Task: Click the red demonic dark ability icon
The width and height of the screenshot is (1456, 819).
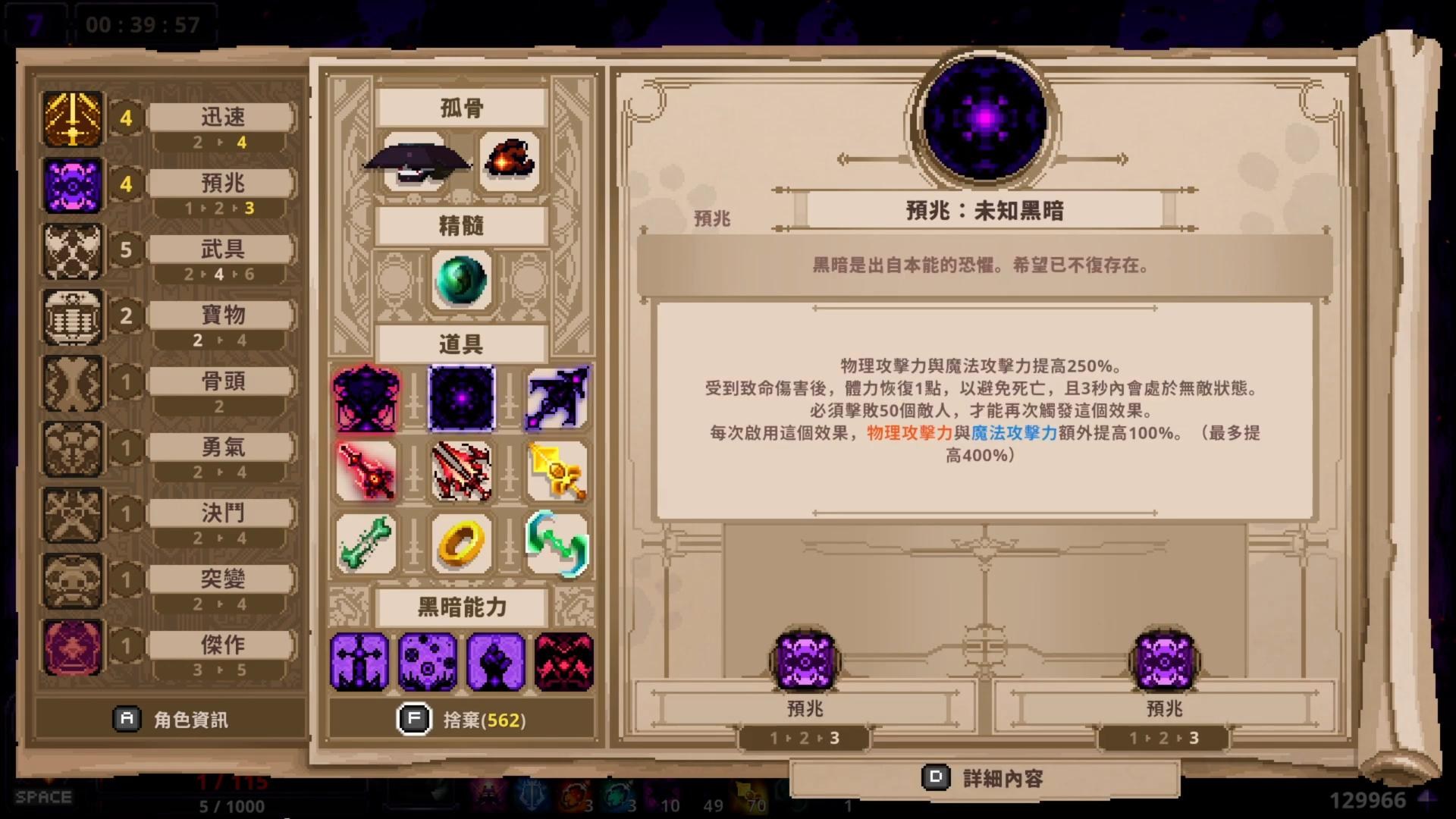Action: (x=564, y=662)
